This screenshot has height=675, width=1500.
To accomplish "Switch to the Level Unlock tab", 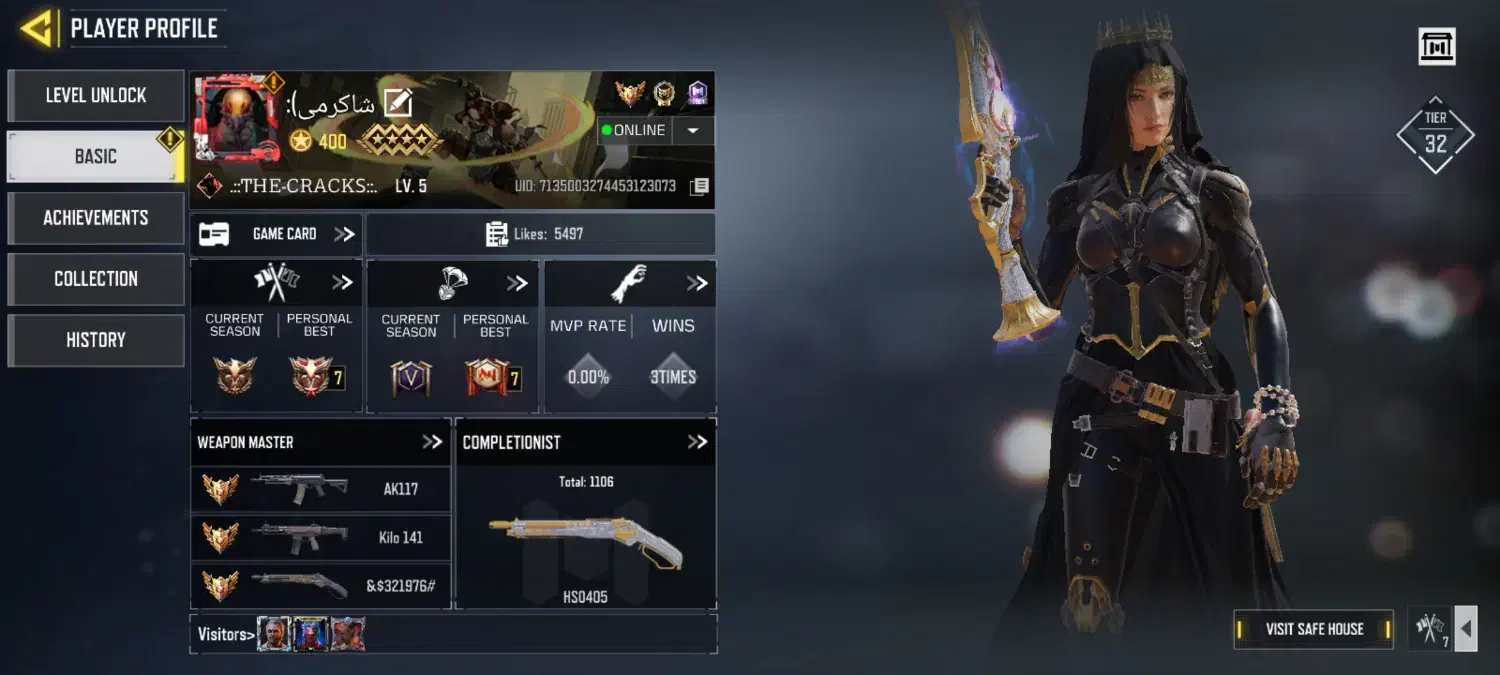I will (x=96, y=96).
